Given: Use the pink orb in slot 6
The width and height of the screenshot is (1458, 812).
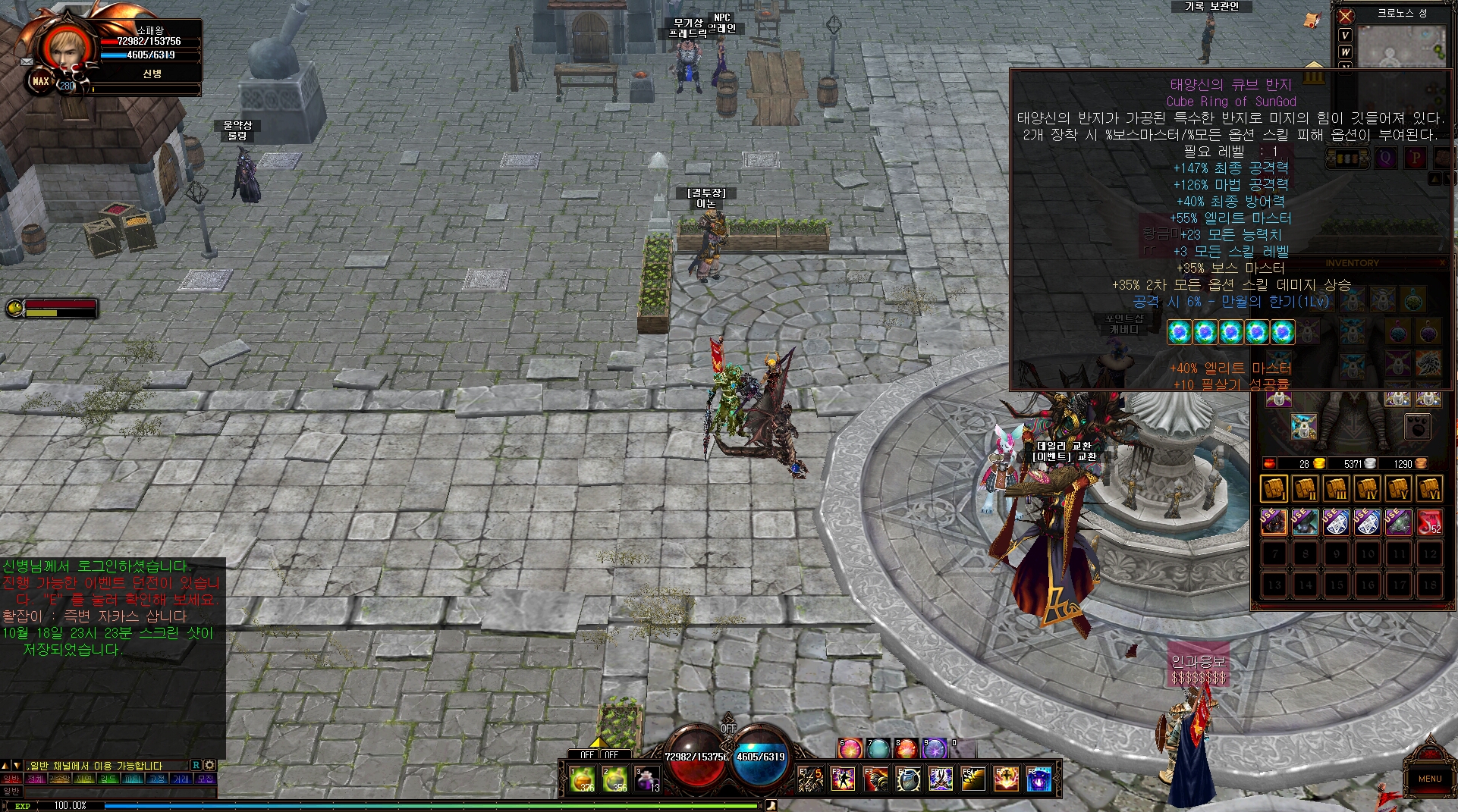Looking at the screenshot, I should (850, 749).
